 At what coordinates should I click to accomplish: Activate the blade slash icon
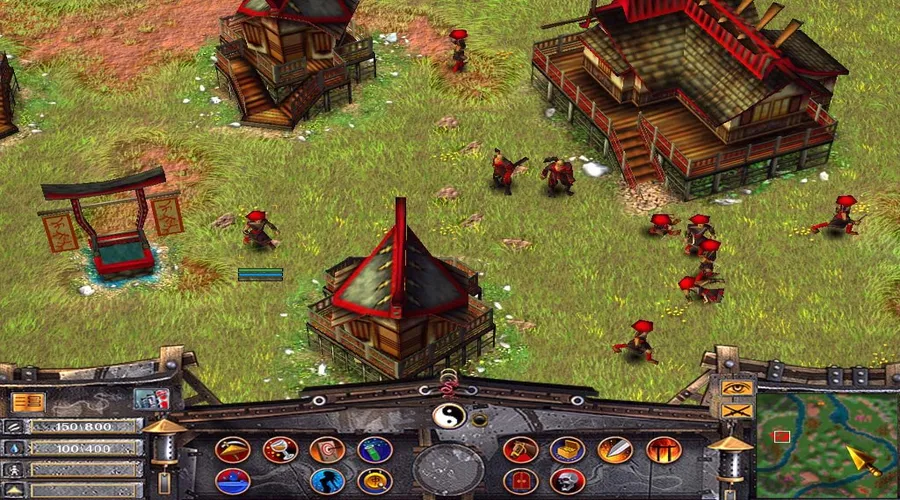pyautogui.click(x=615, y=450)
